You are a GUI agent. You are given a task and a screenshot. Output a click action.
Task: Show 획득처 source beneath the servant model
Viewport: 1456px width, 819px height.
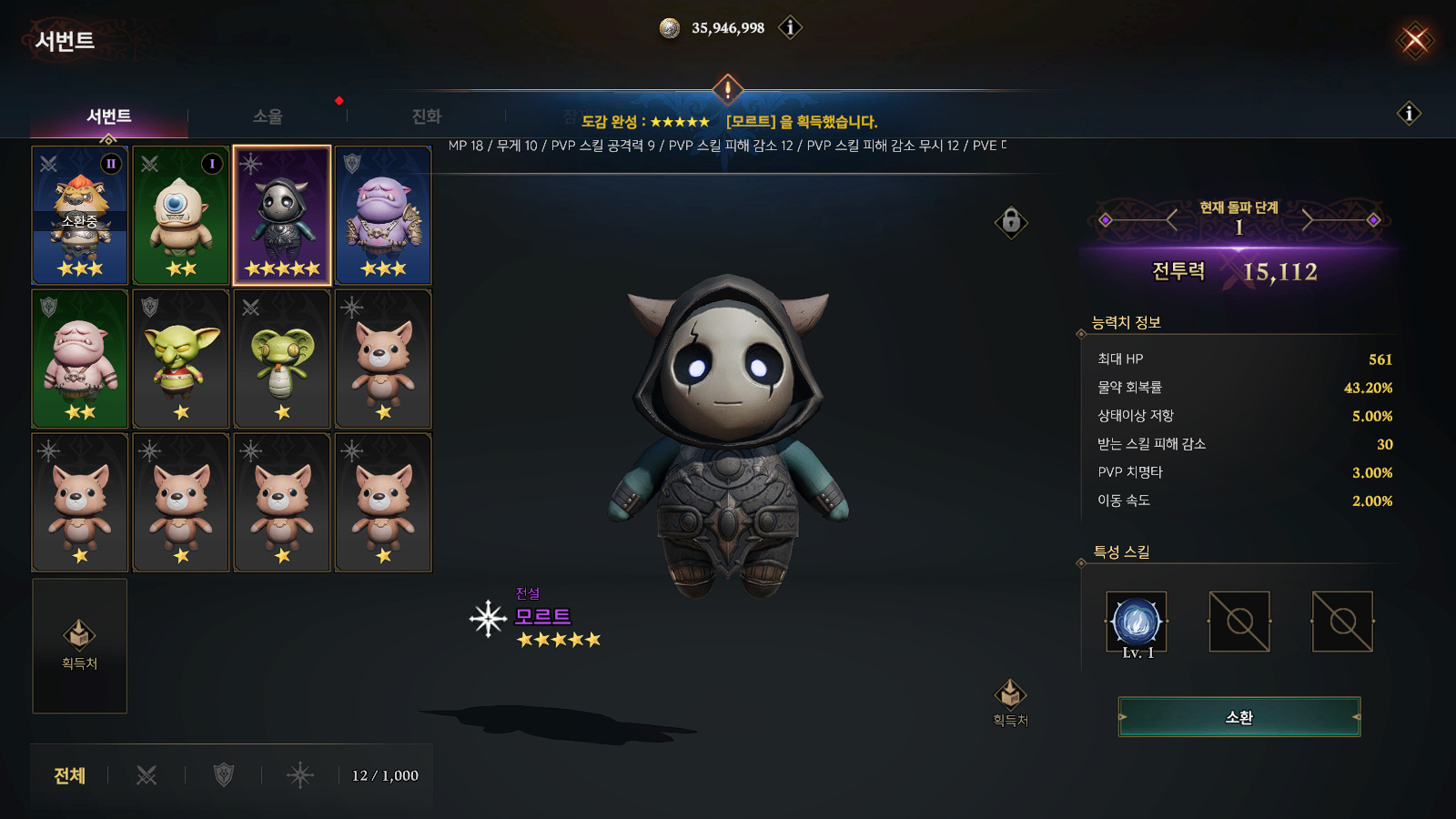[1010, 703]
